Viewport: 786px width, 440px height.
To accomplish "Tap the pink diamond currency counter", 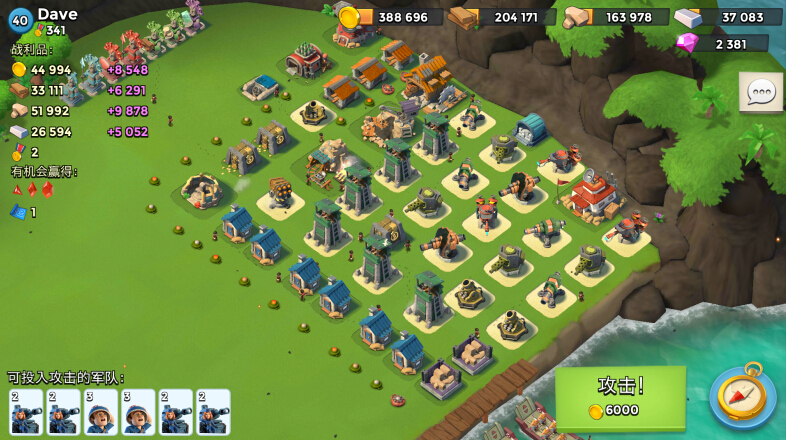I will [x=724, y=43].
